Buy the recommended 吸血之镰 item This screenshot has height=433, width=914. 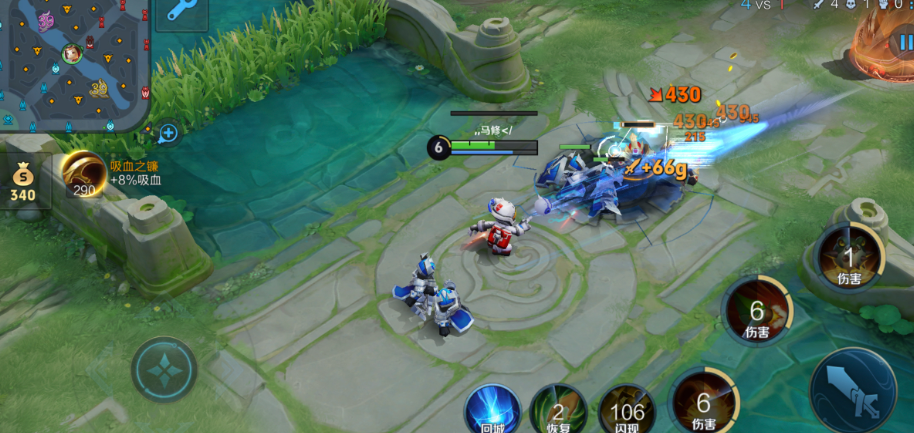click(x=84, y=175)
